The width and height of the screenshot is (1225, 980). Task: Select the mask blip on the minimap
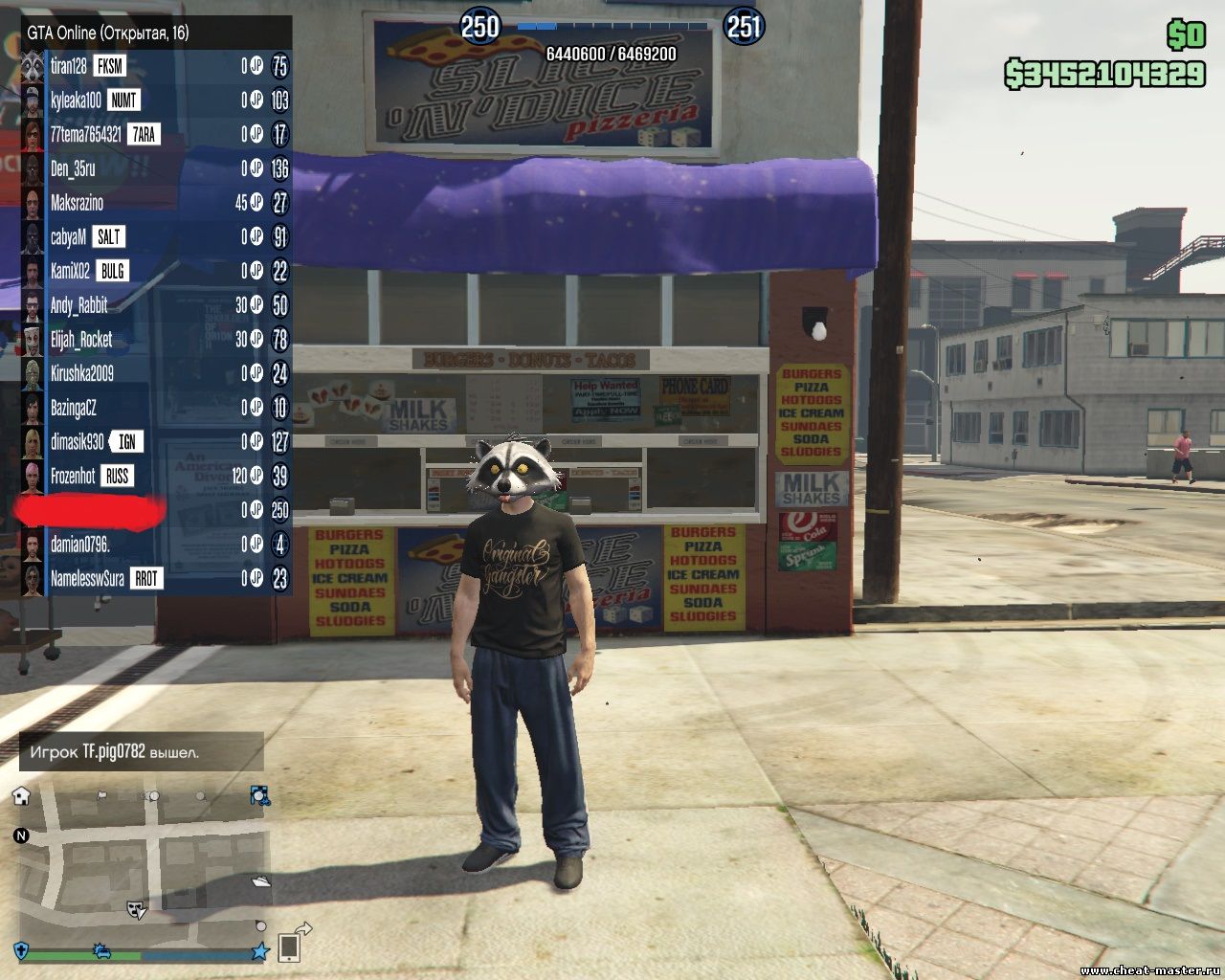tap(137, 909)
